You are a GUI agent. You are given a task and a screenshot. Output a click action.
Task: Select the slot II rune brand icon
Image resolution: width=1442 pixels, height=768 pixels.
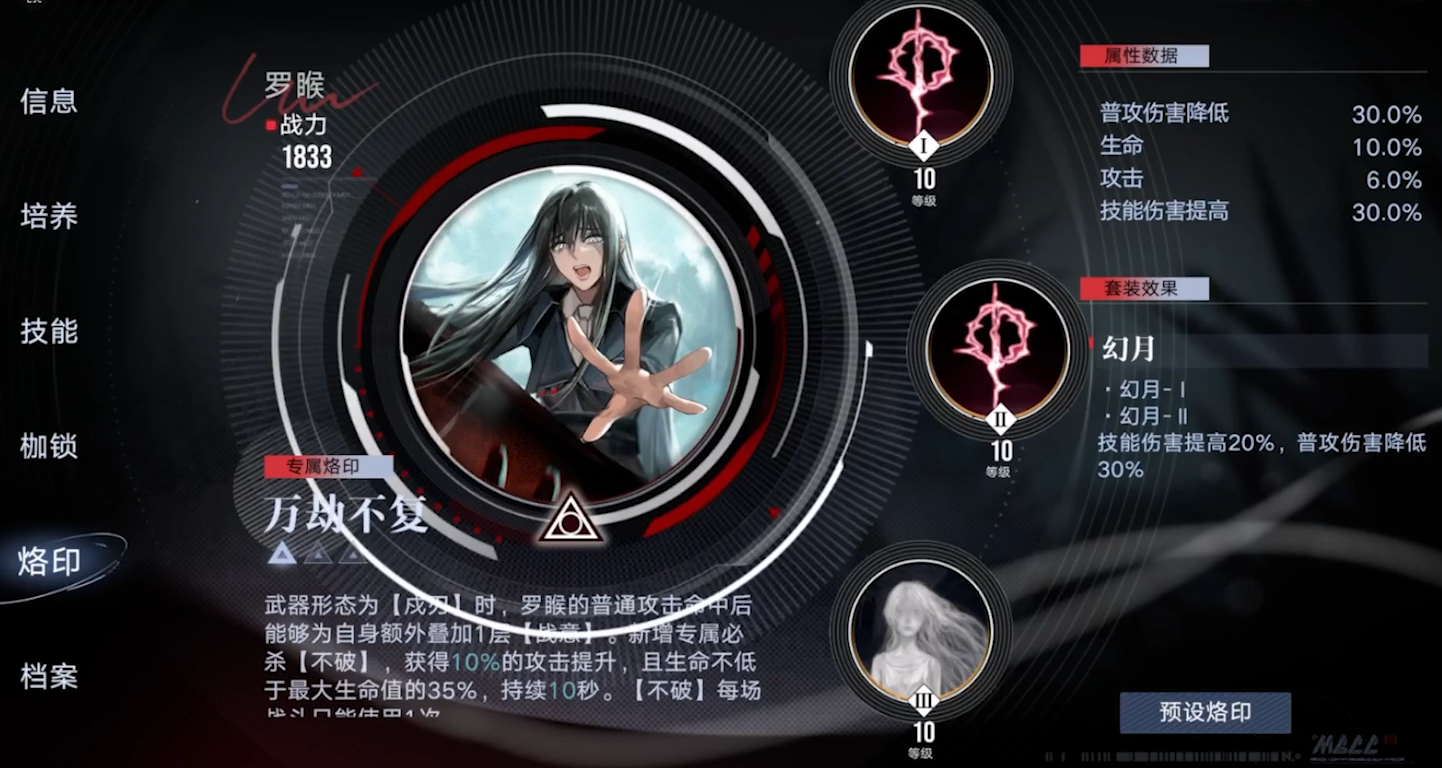(1000, 342)
